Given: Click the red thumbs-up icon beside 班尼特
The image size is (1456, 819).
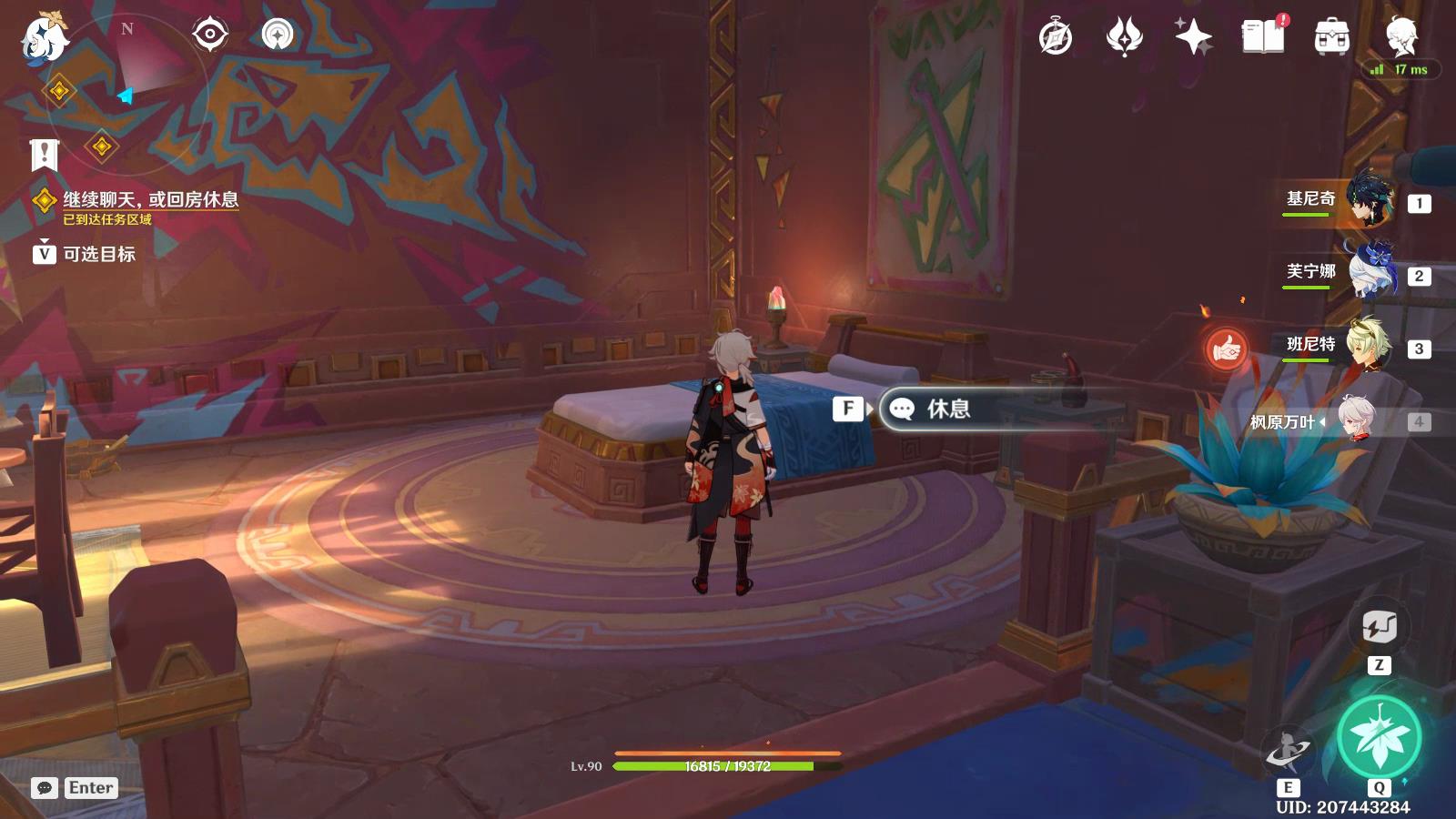Looking at the screenshot, I should coord(1226,349).
